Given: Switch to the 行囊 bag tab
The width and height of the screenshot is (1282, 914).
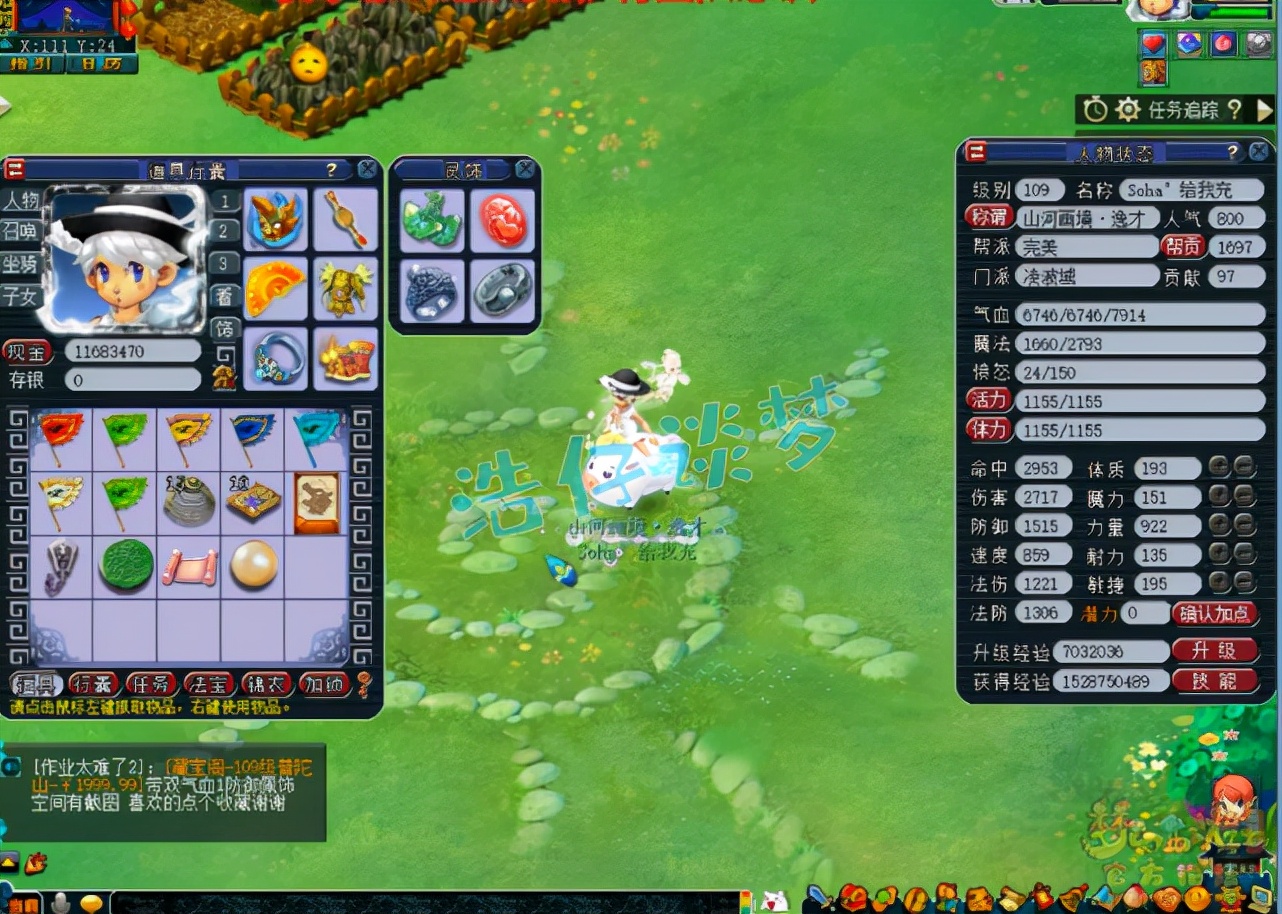Looking at the screenshot, I should [94, 684].
